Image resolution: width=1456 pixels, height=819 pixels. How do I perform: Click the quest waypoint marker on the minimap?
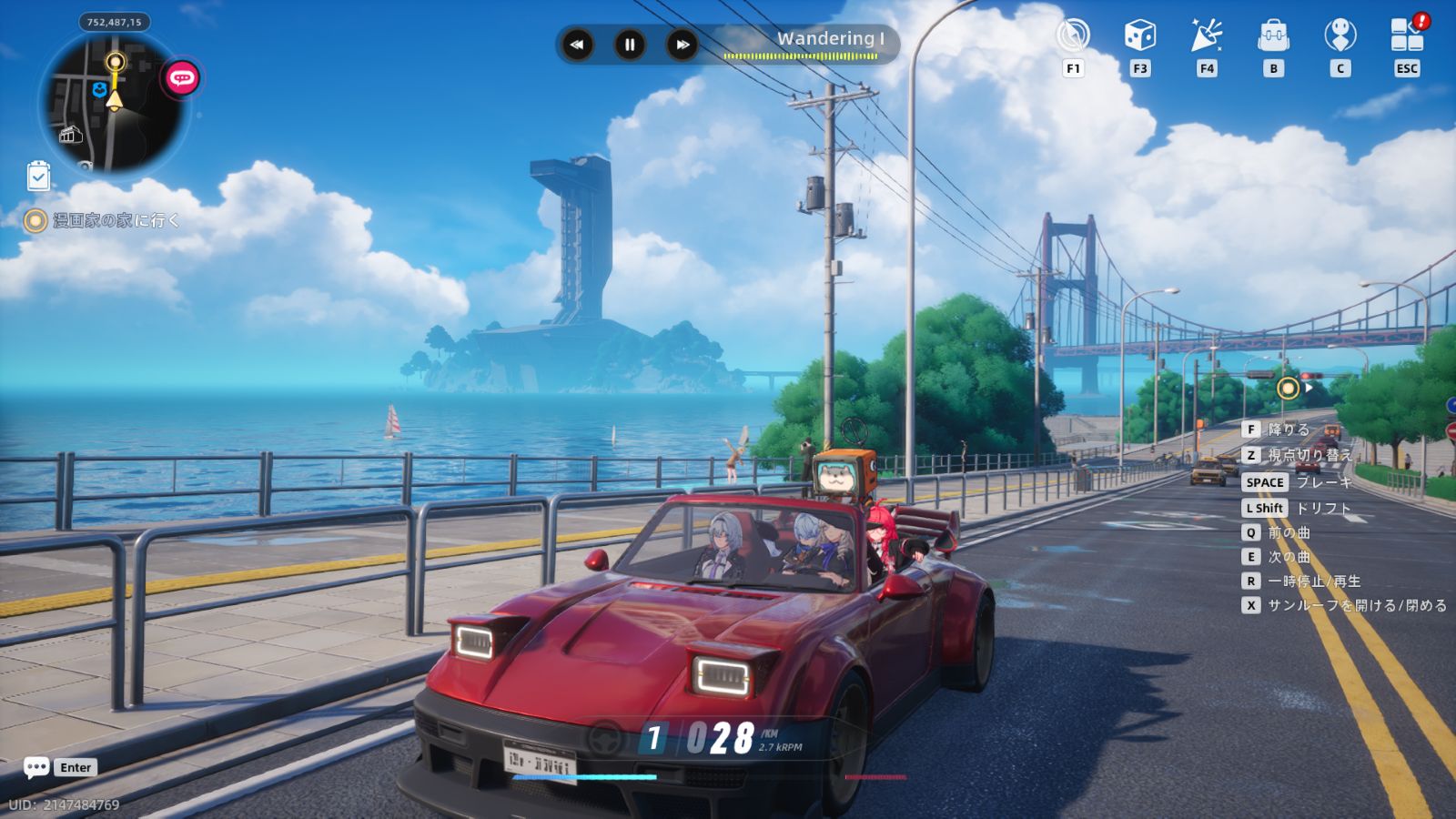(116, 63)
